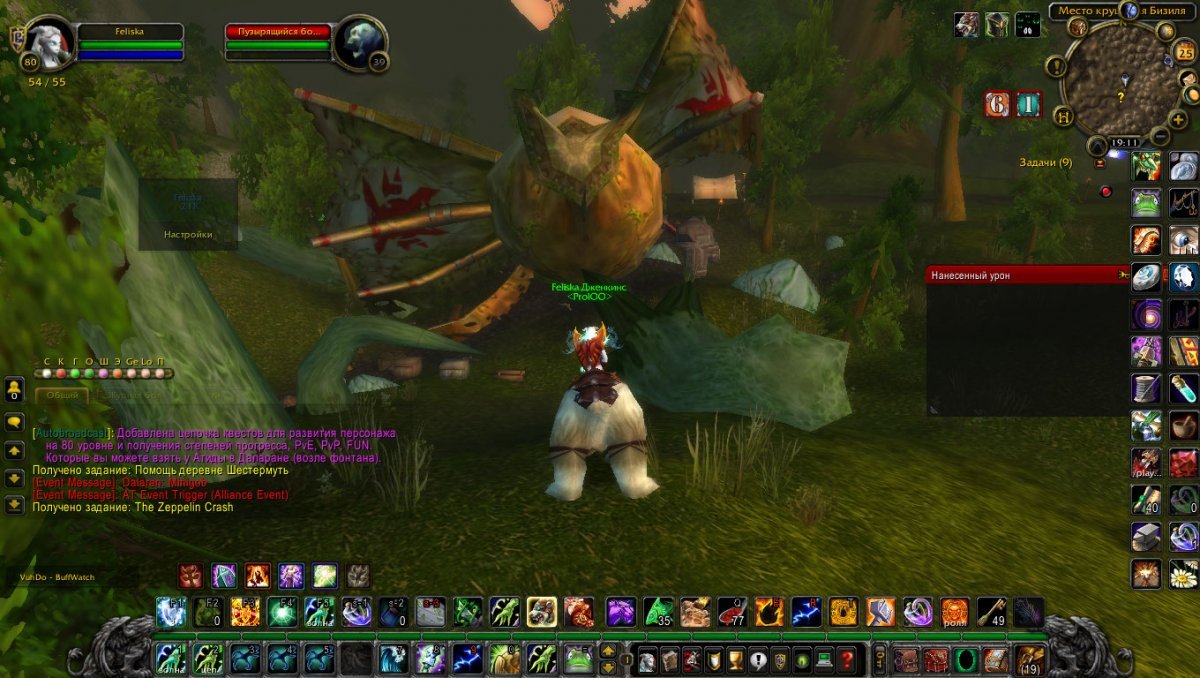This screenshot has height=678, width=1200.
Task: Zoom in the minimap with plus button
Action: pyautogui.click(x=1179, y=119)
